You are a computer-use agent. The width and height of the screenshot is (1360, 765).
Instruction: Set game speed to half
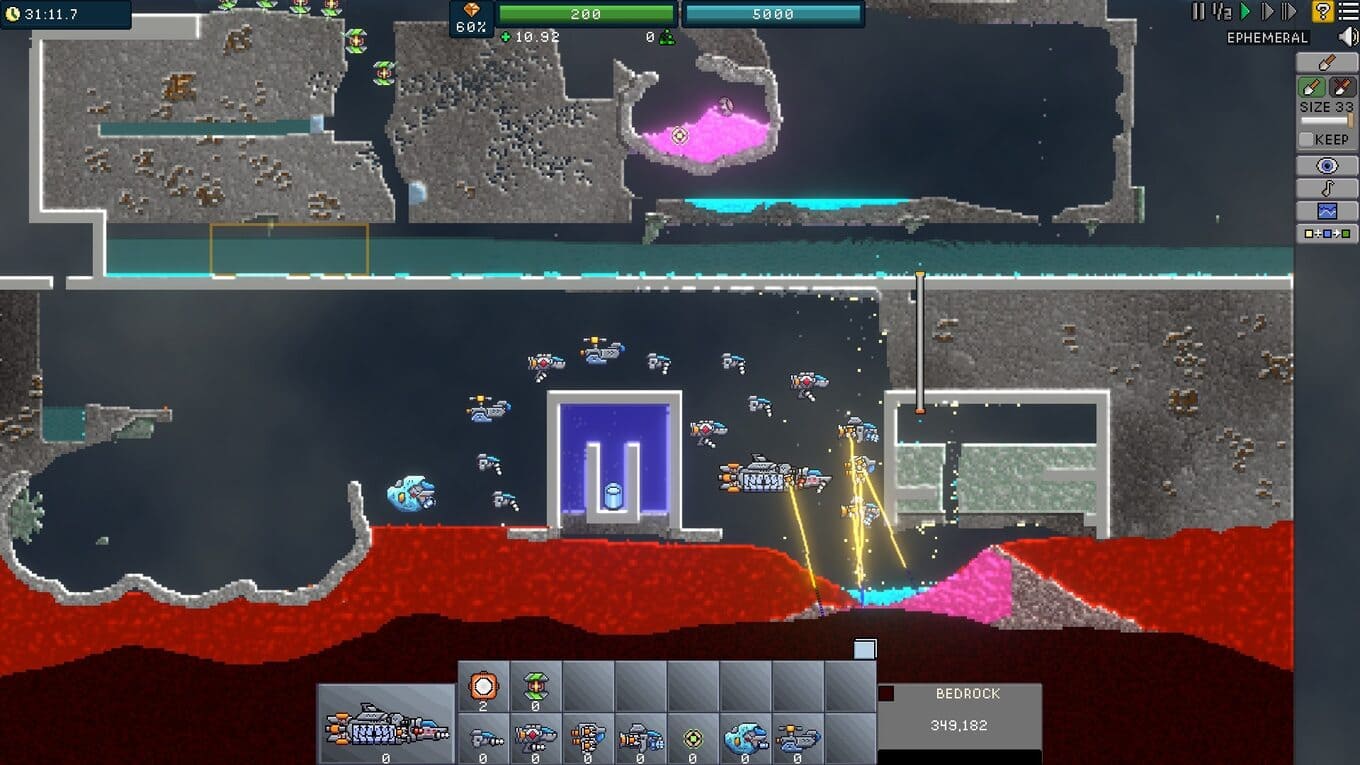1221,12
